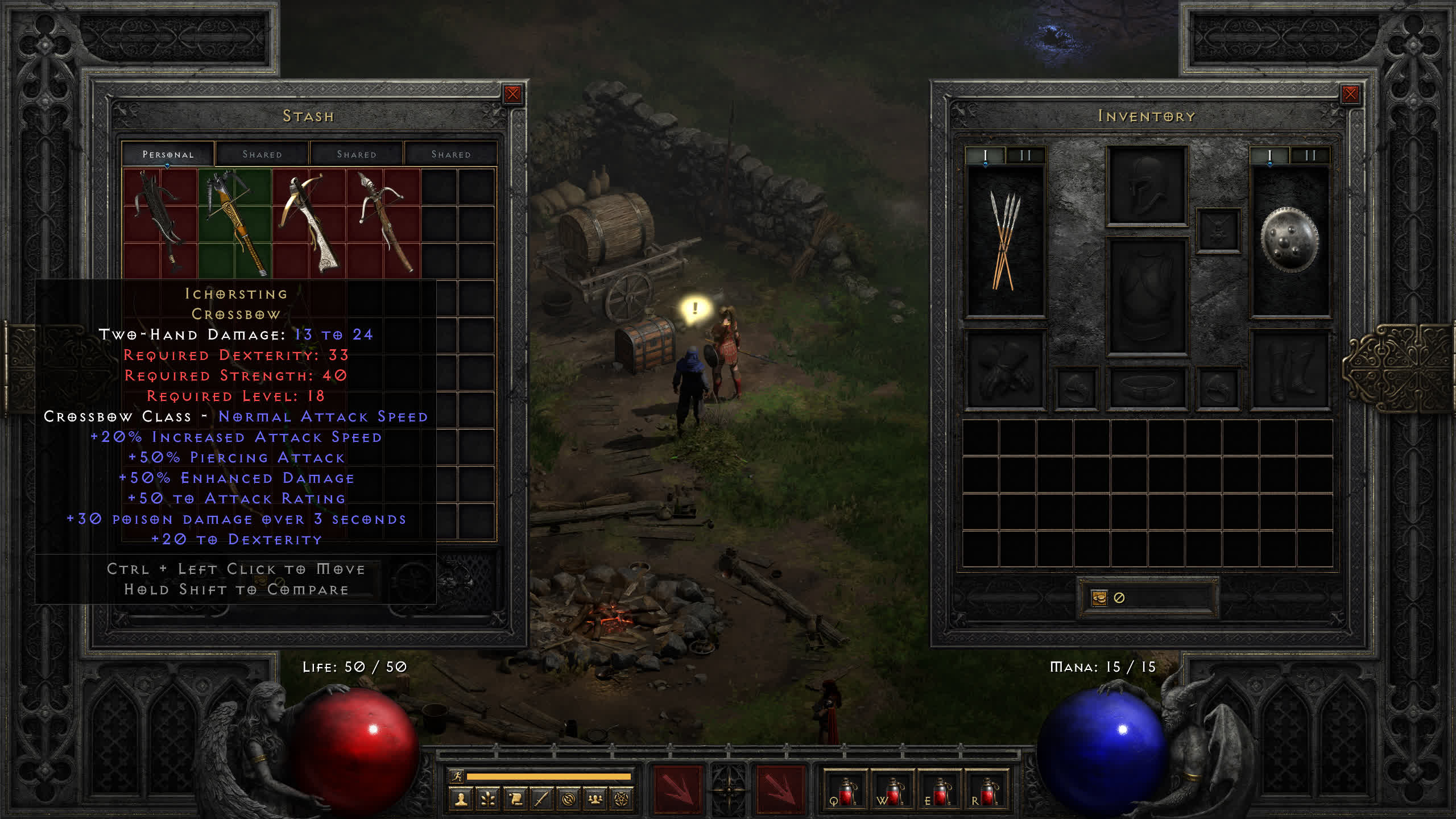Pick the brown wooden crossbow in stash
This screenshot has width=1456, height=819.
tap(383, 223)
